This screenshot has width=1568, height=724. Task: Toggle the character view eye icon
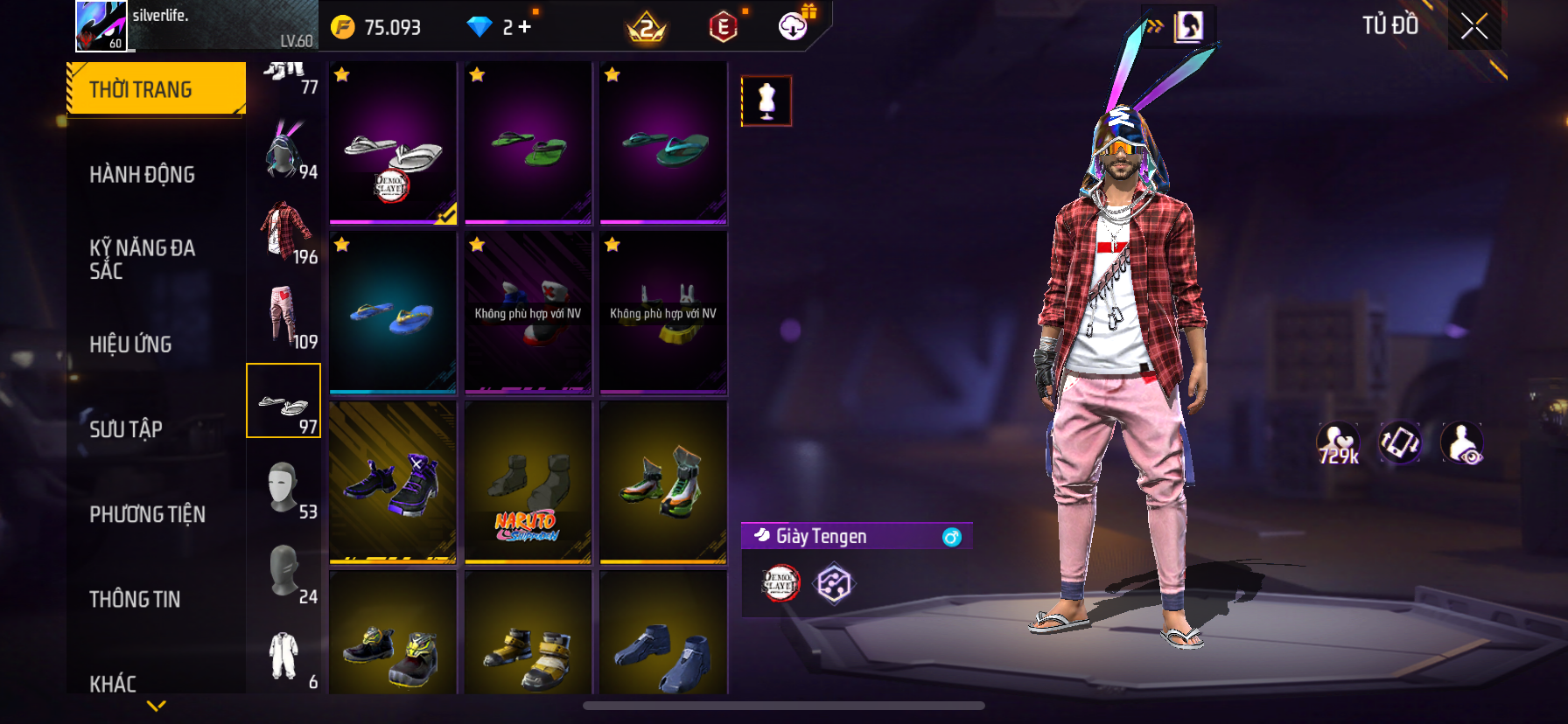coord(1462,443)
